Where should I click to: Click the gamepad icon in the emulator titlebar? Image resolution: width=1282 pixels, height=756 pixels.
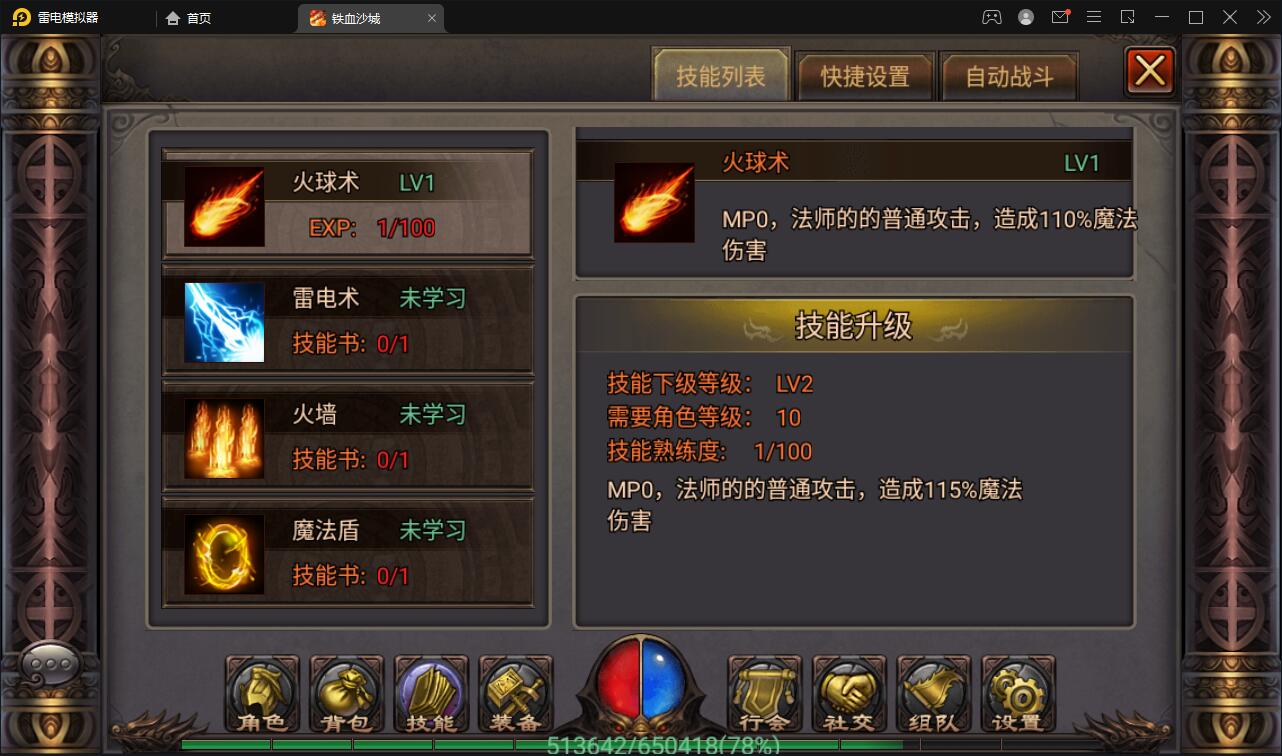point(991,17)
